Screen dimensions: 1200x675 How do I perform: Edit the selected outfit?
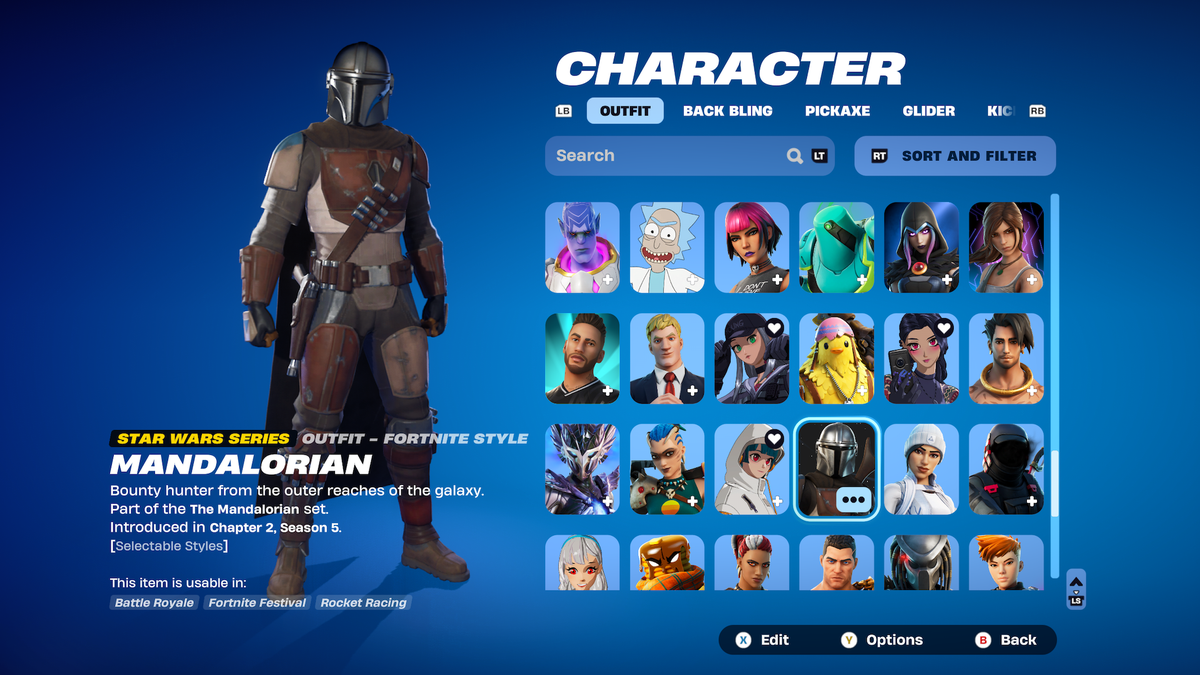[764, 640]
